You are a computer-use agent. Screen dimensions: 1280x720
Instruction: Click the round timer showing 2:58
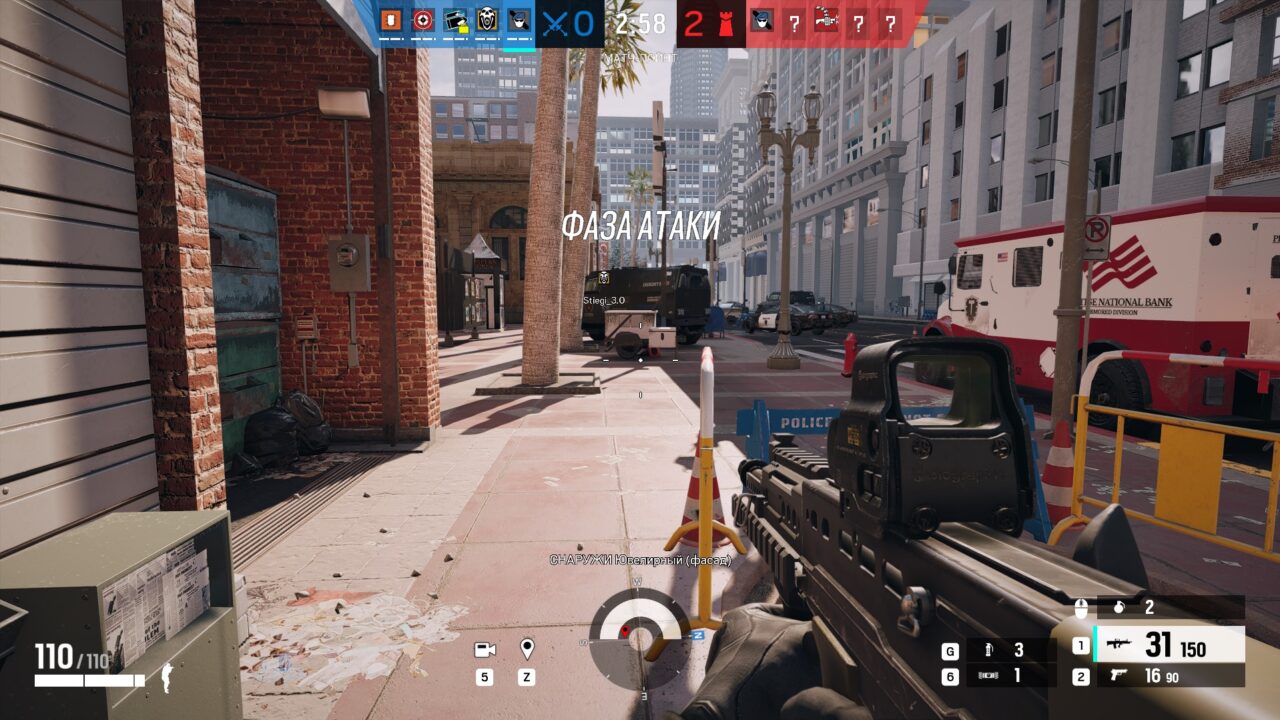coord(638,20)
